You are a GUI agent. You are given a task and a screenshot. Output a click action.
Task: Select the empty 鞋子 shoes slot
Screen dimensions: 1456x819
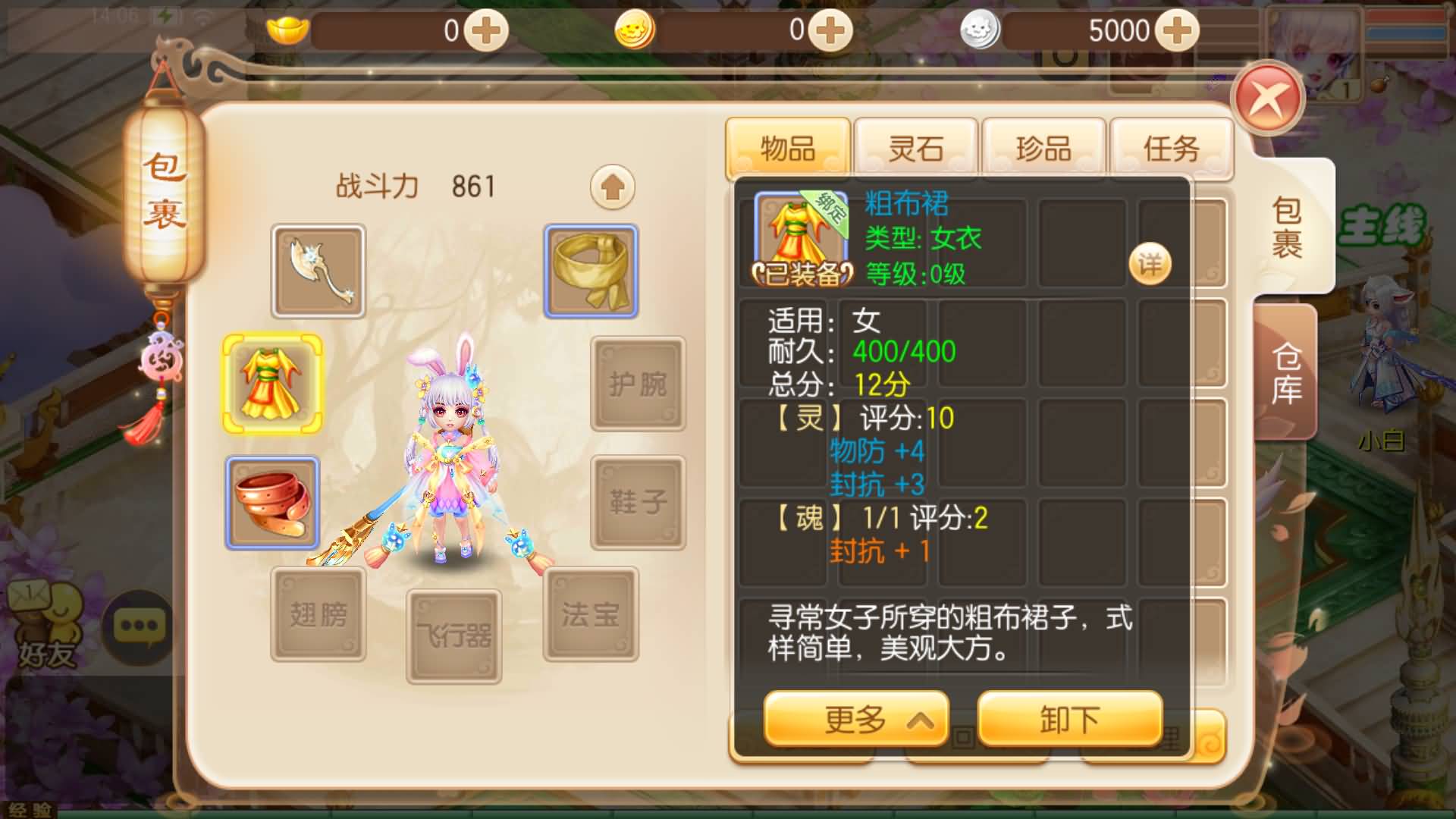(638, 500)
